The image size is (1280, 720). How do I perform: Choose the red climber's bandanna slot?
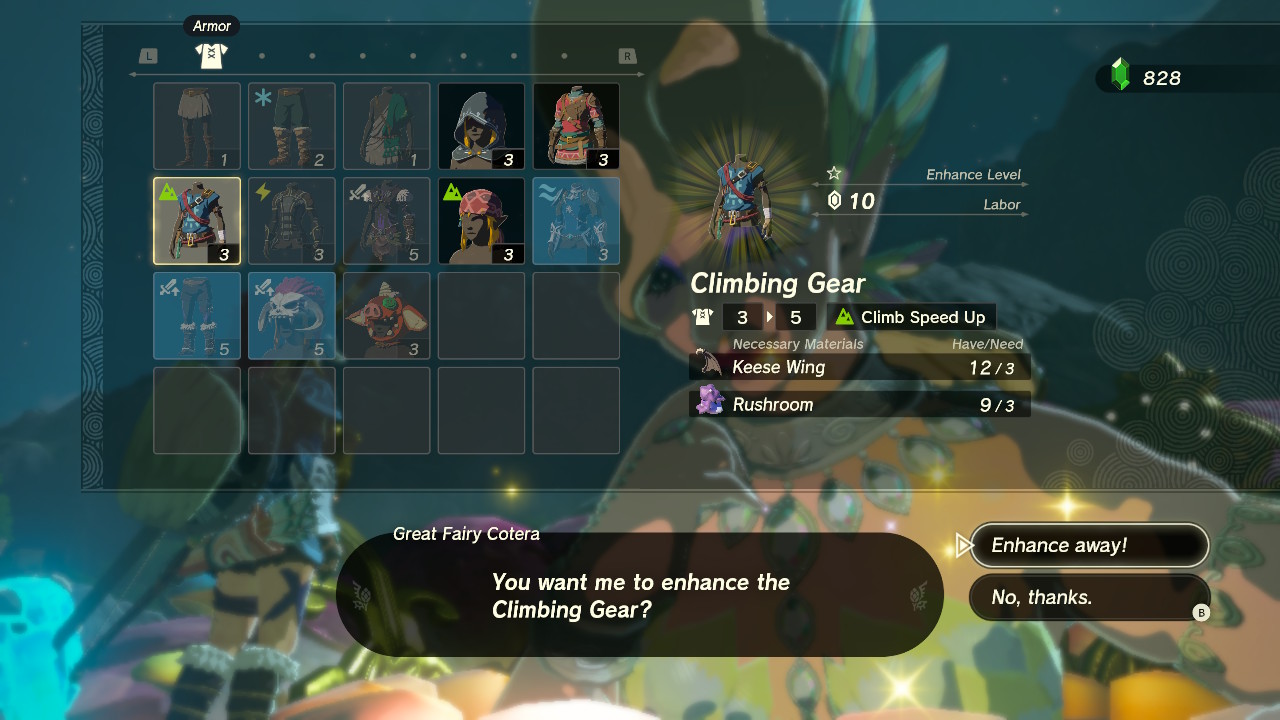(481, 221)
